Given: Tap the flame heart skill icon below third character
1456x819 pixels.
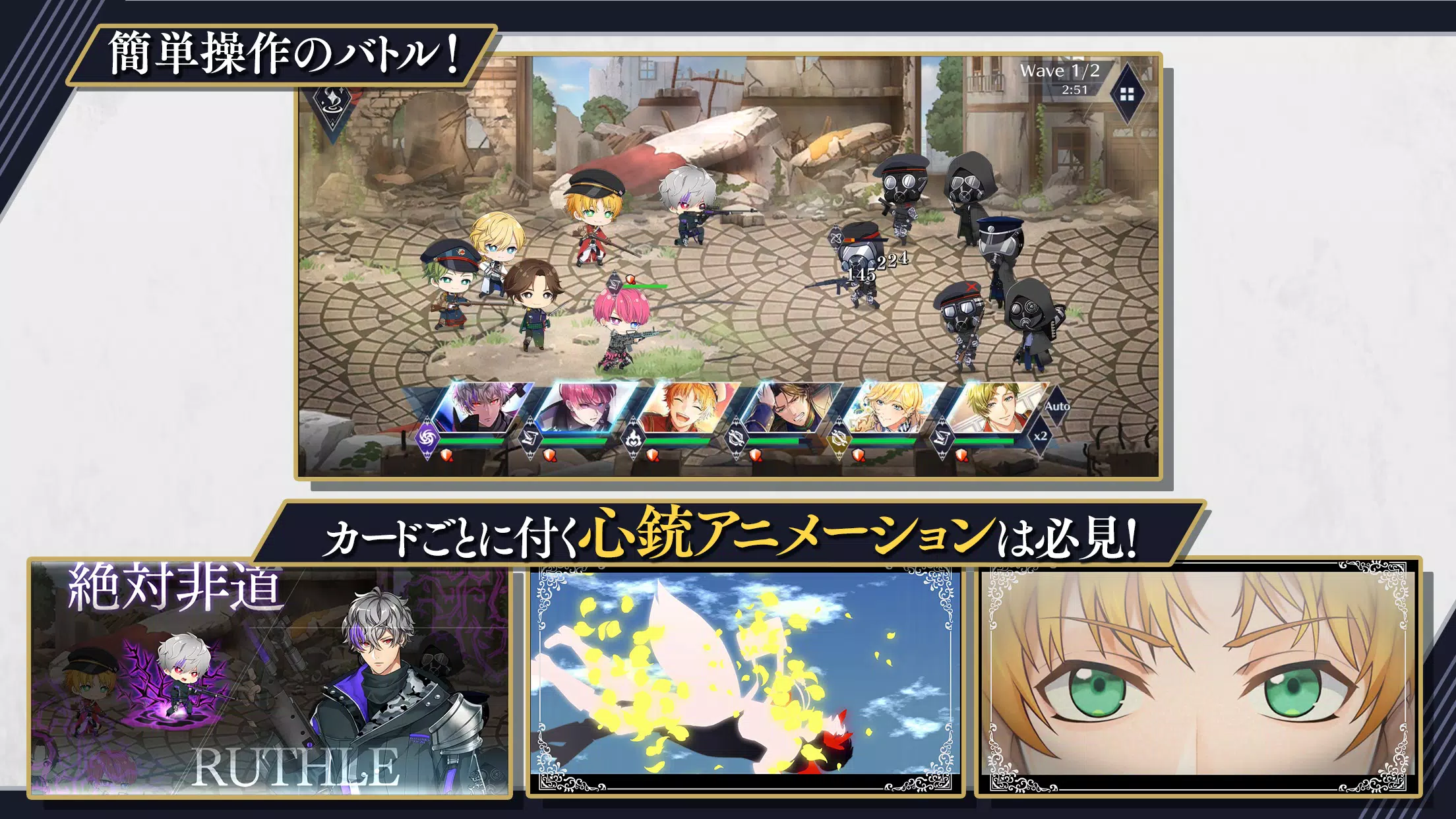Looking at the screenshot, I should pyautogui.click(x=633, y=438).
